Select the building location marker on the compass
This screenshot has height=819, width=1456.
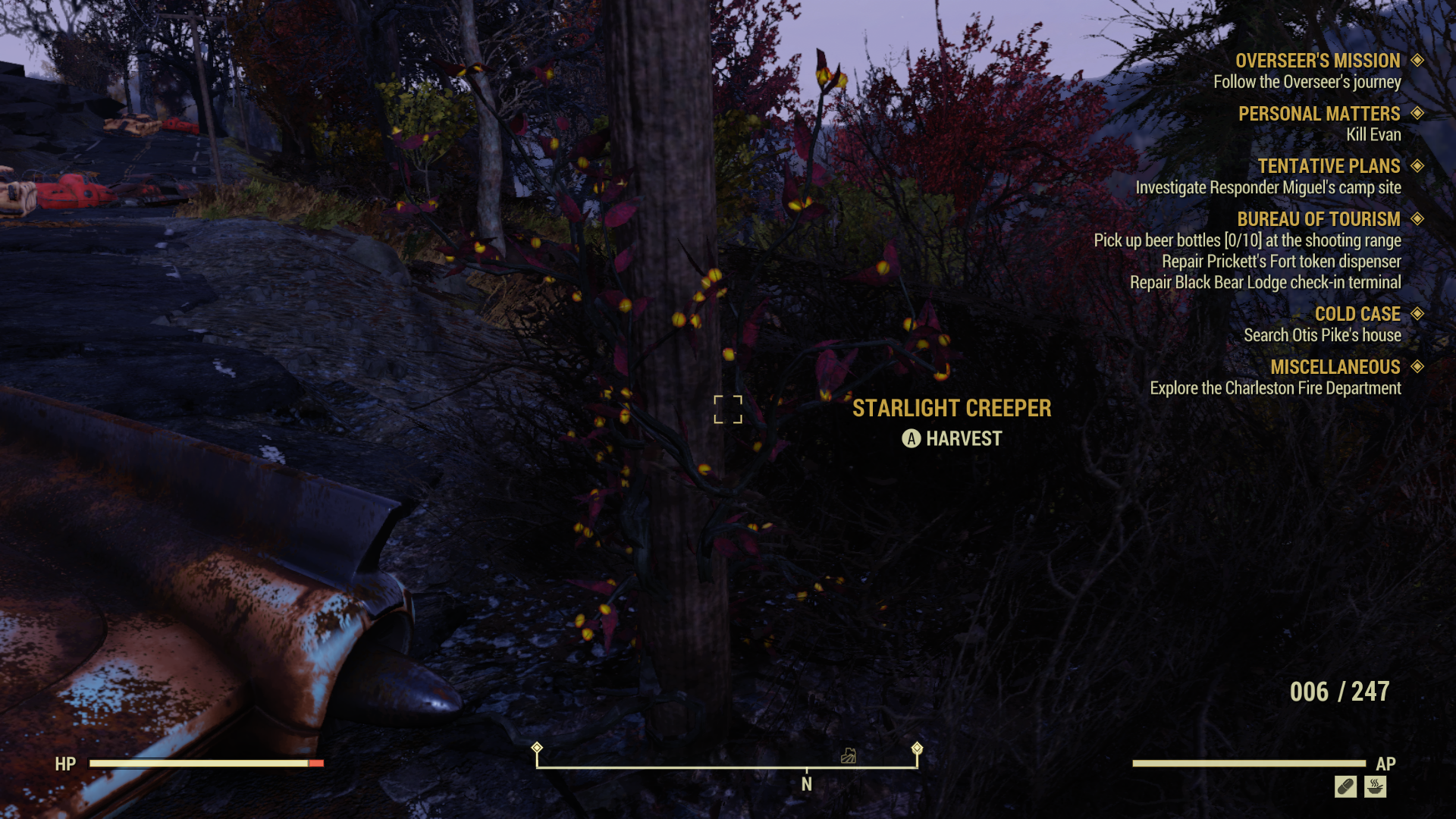click(849, 755)
